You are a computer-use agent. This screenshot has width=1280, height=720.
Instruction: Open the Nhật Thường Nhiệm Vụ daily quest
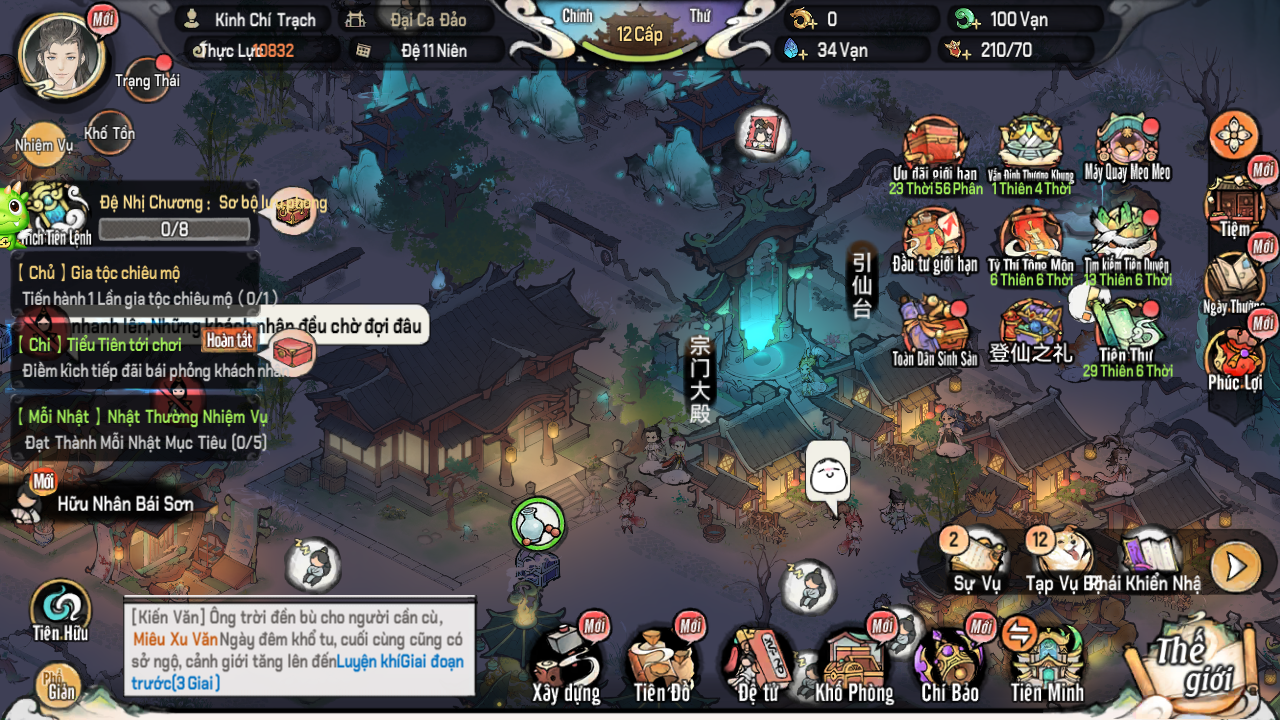138,428
